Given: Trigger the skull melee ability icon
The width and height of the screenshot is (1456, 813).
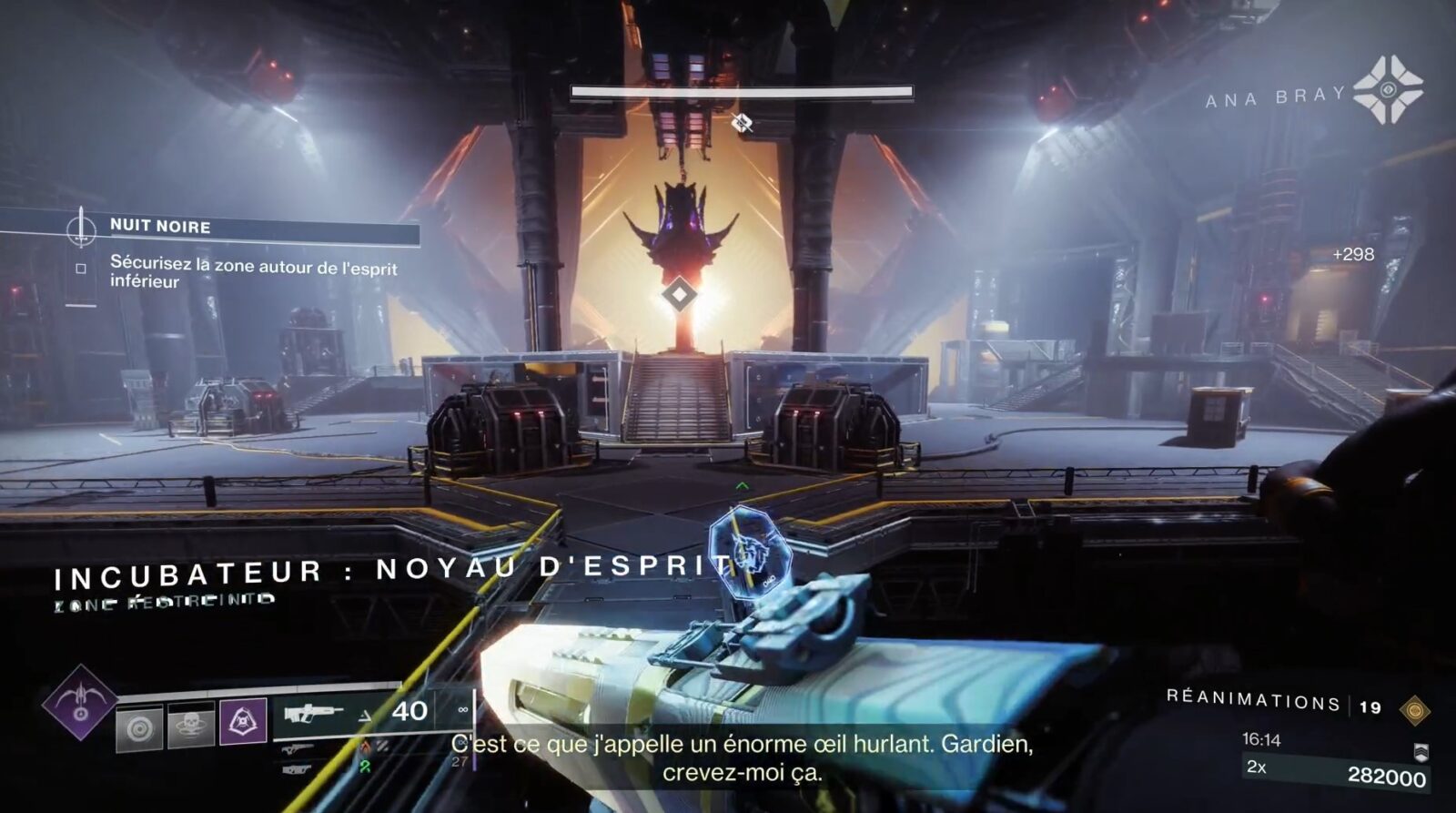Looking at the screenshot, I should (x=191, y=724).
